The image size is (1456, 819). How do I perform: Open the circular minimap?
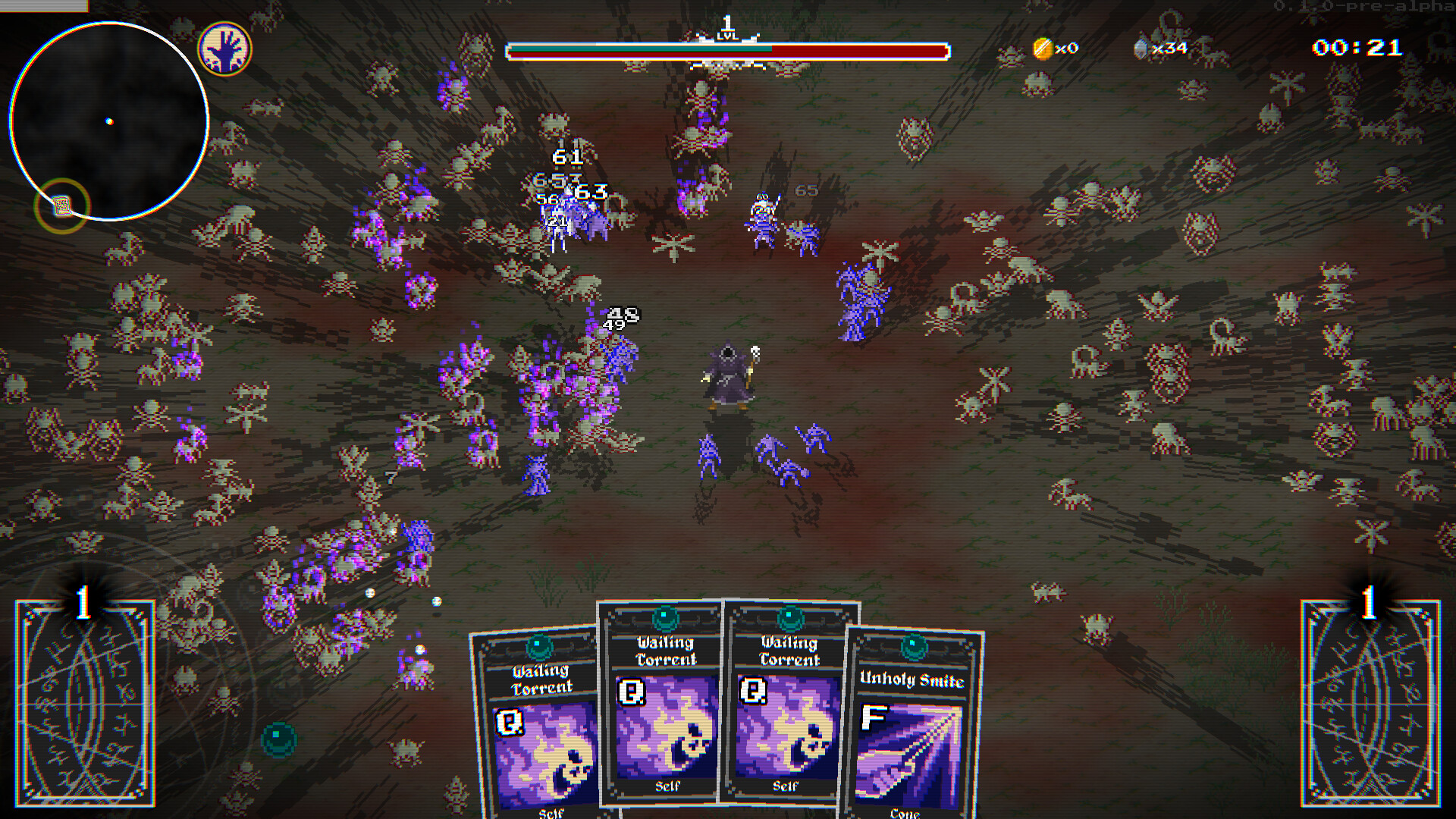[110, 120]
